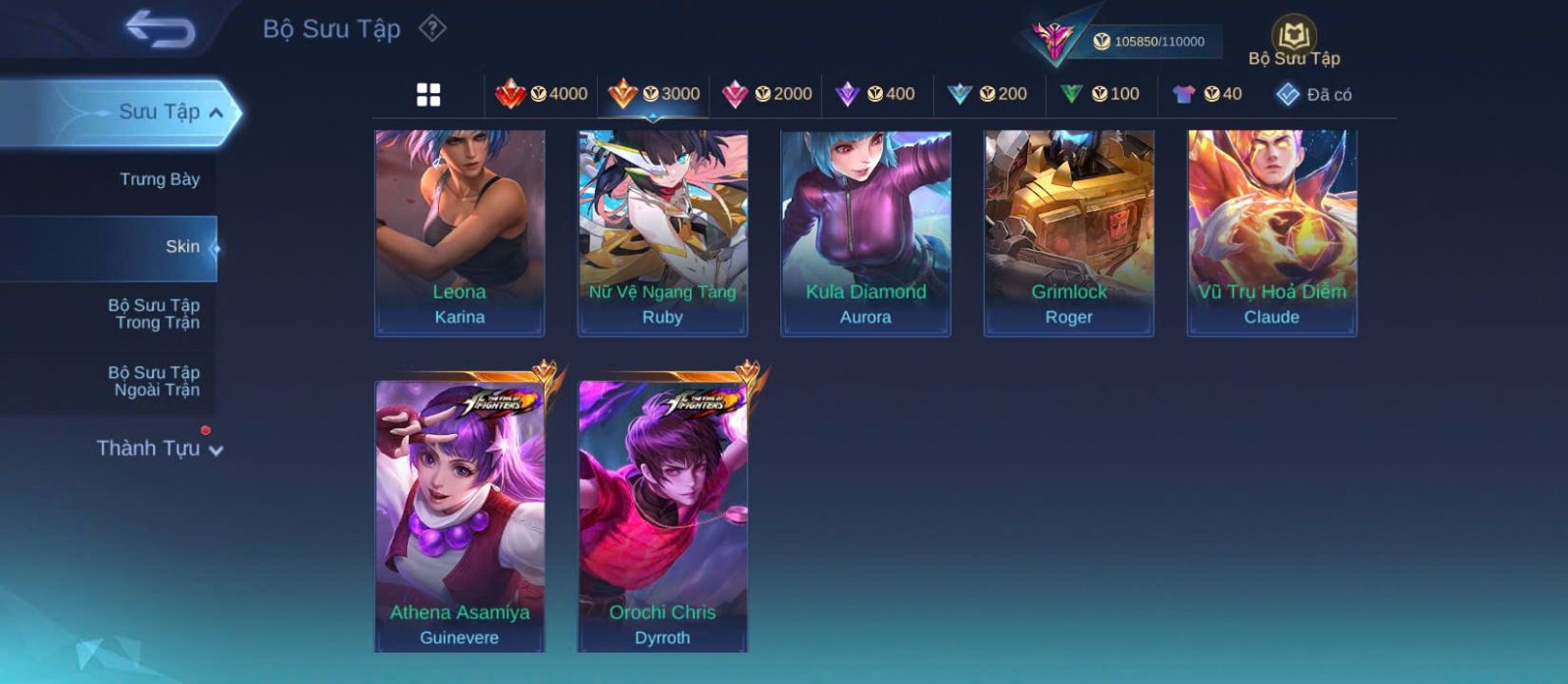The height and width of the screenshot is (684, 1568).
Task: View Guinevere's Athena Asamiya skin
Action: (x=460, y=515)
